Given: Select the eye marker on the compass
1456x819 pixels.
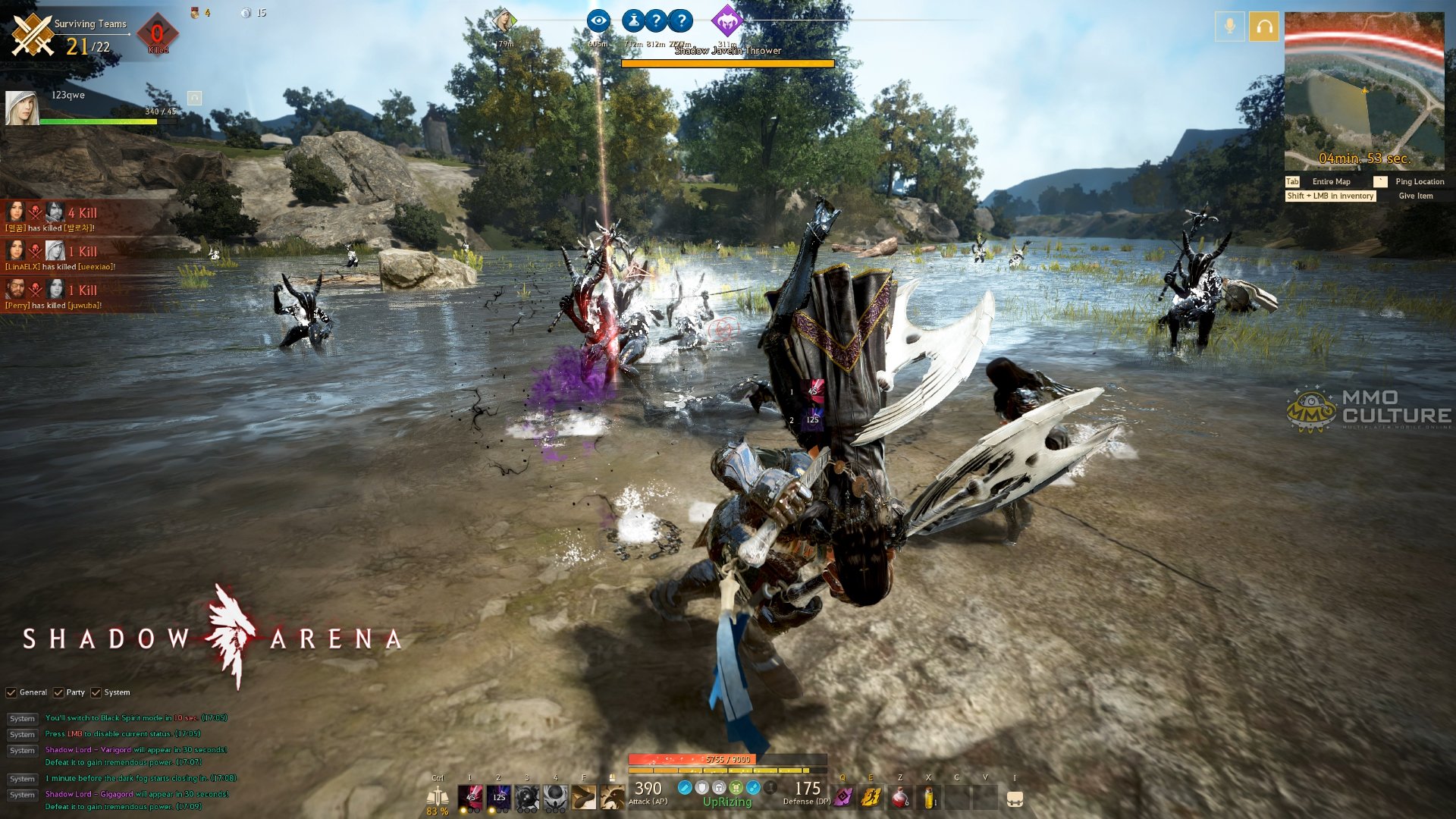Looking at the screenshot, I should (598, 21).
